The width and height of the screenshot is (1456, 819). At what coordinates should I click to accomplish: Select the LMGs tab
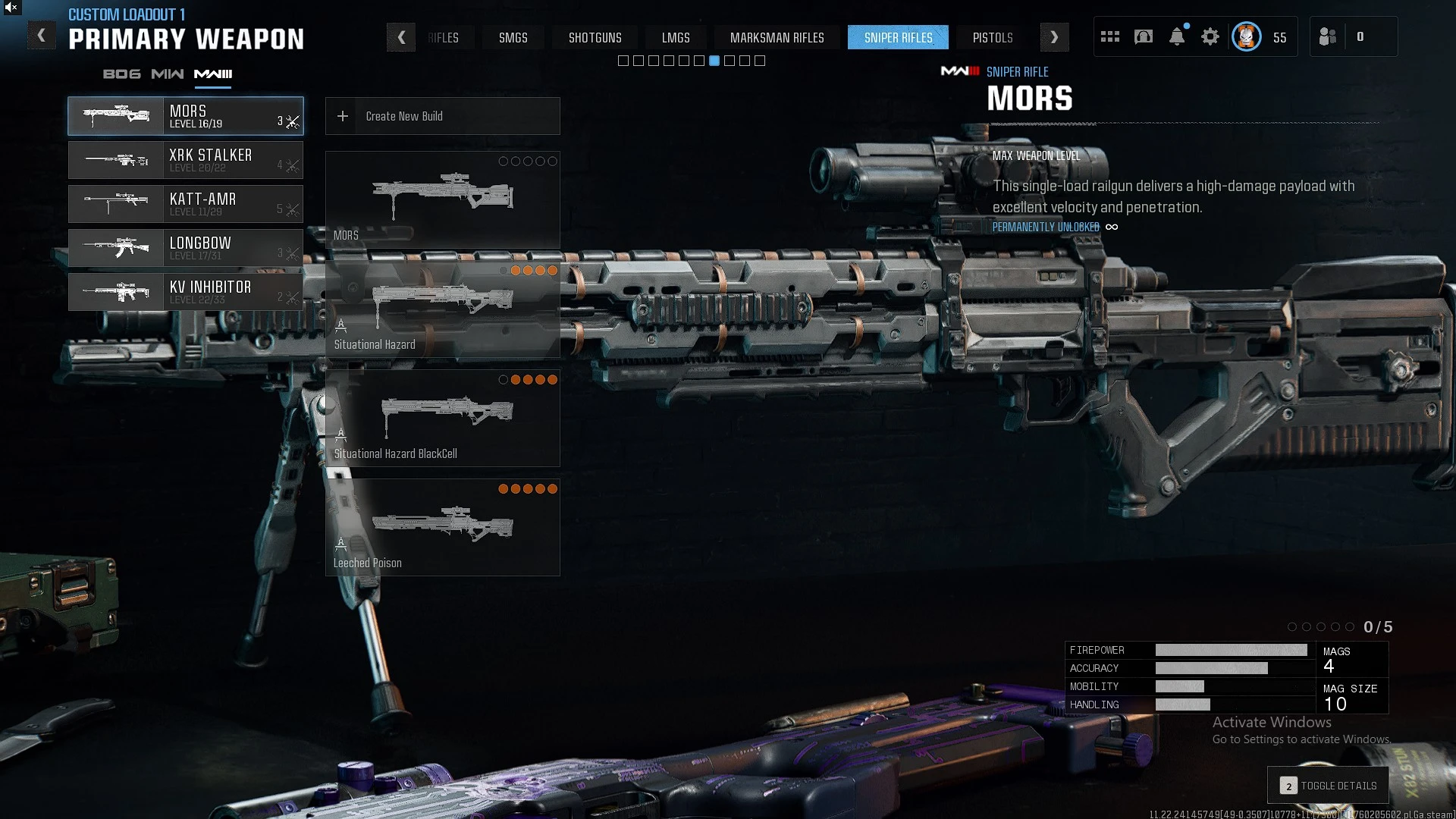[676, 38]
